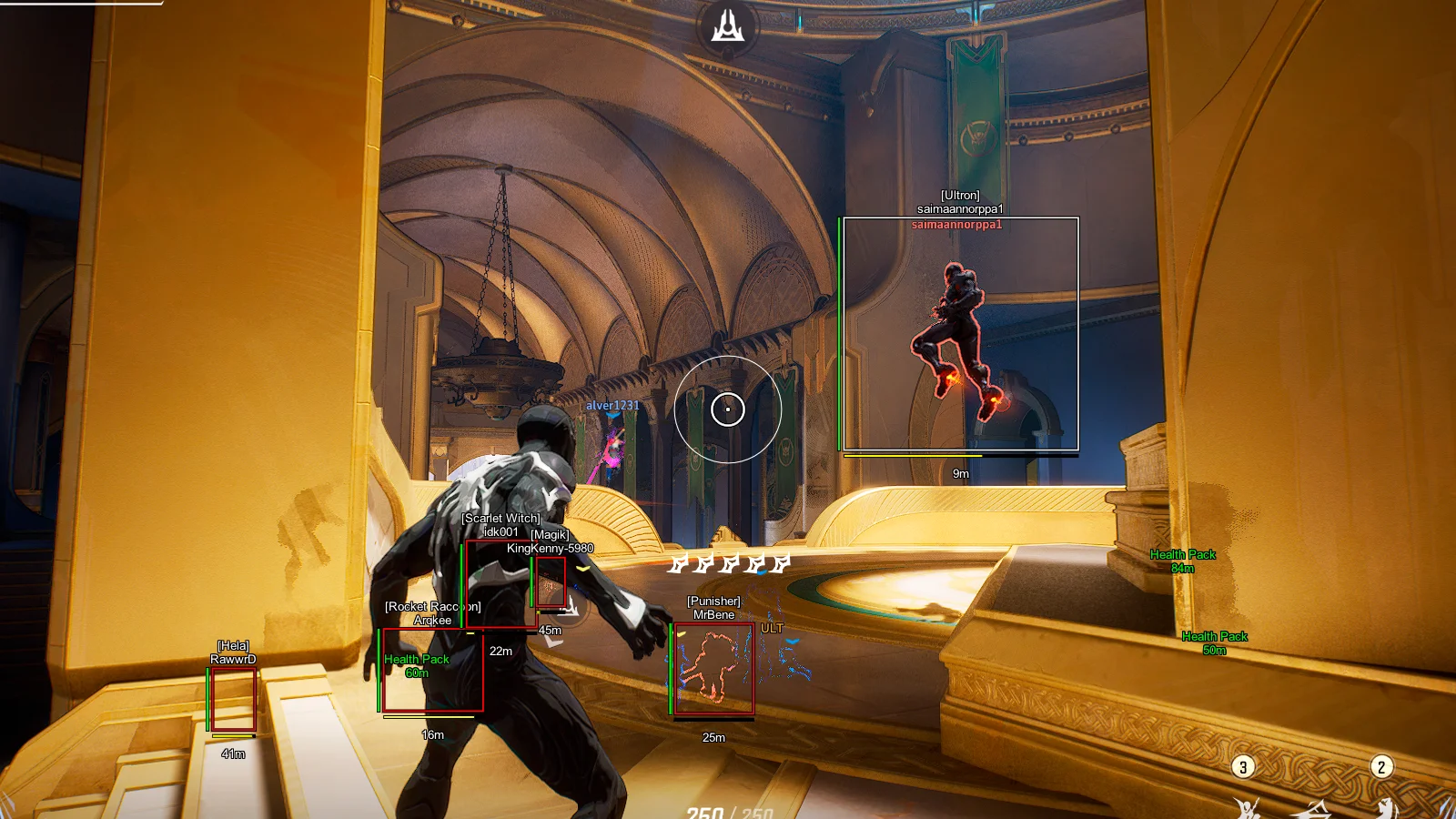Click the Asgard emblem at top center

(725, 27)
